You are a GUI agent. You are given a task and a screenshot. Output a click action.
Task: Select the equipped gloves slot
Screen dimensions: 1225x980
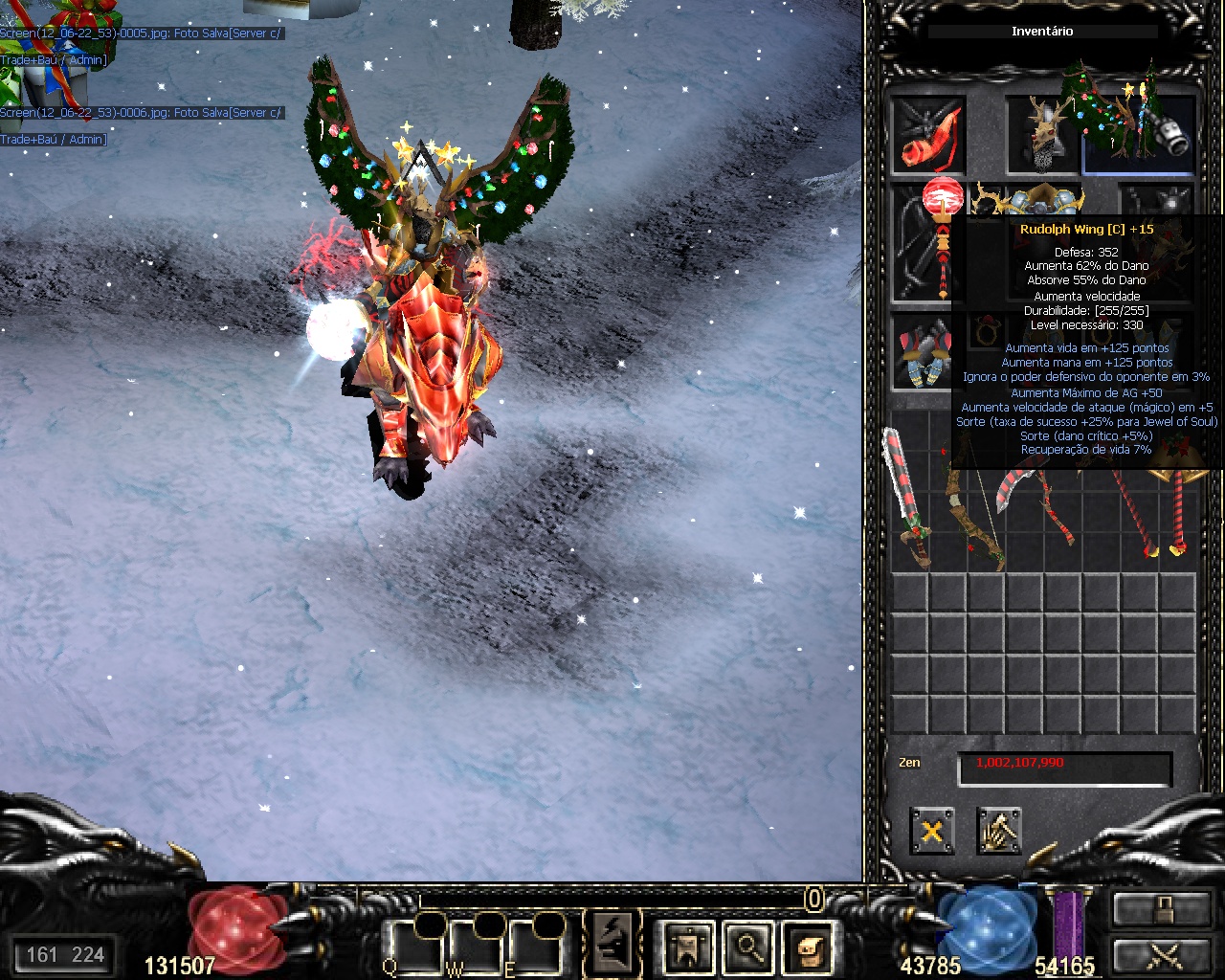[923, 352]
